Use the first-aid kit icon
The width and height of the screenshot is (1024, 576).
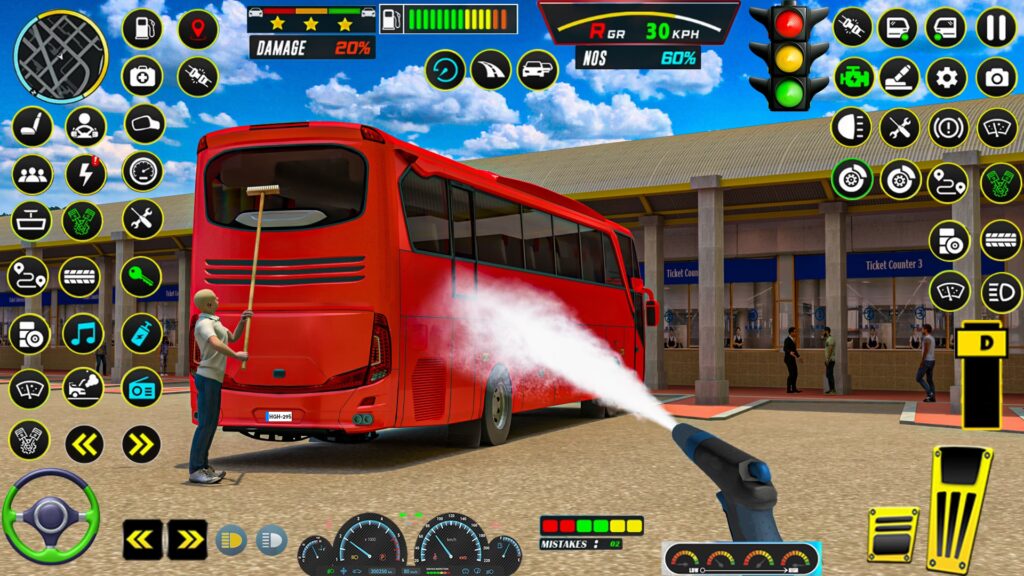142,77
